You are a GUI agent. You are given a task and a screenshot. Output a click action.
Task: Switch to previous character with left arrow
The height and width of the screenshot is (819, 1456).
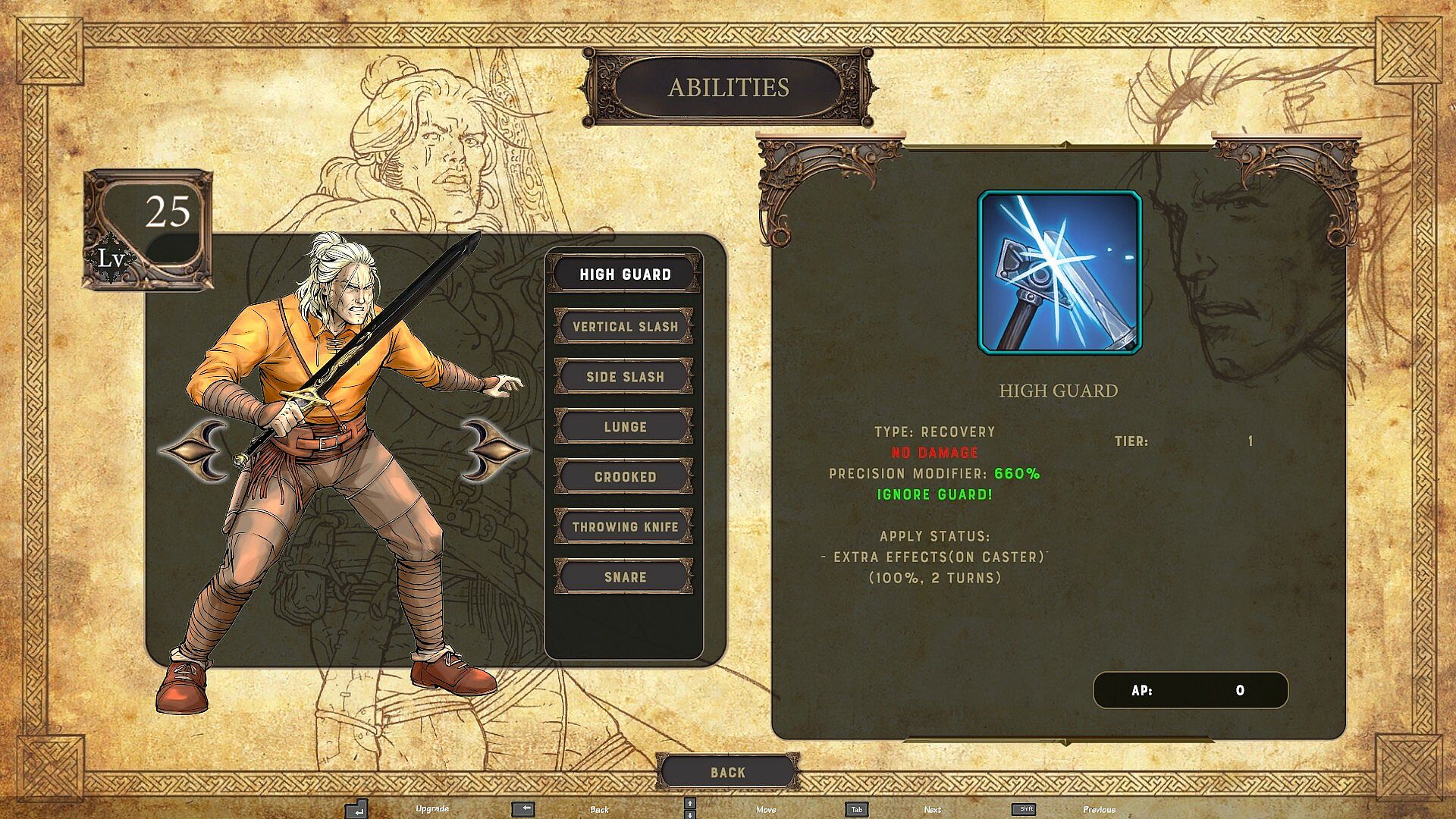194,450
